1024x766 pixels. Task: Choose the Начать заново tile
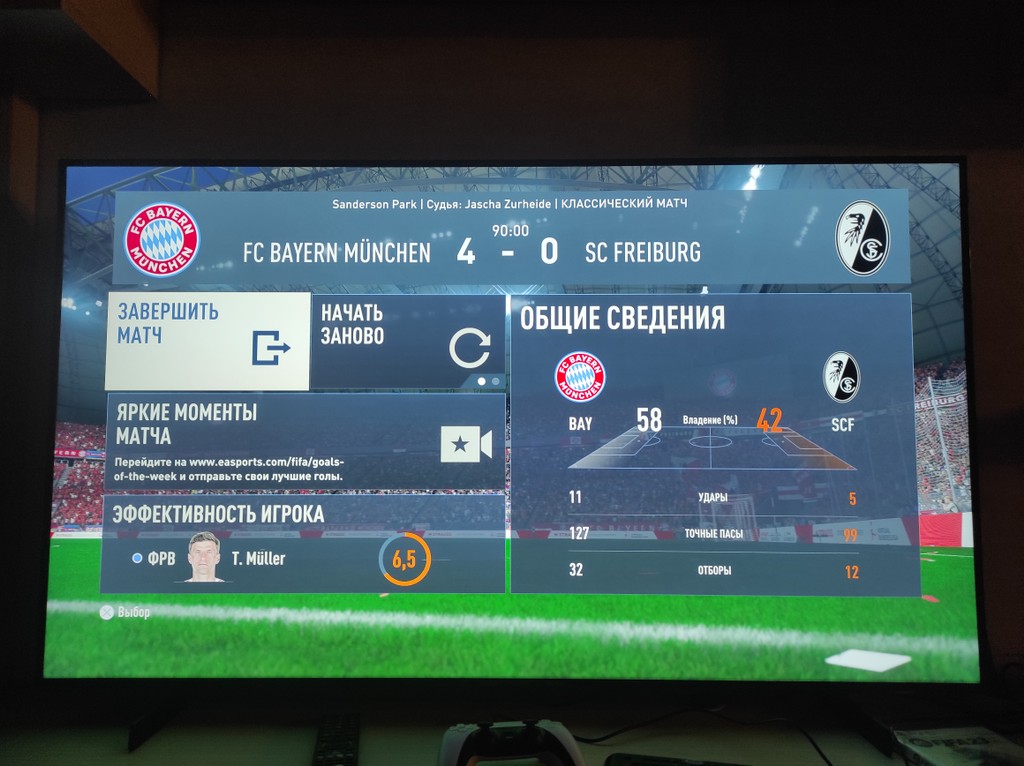(407, 341)
